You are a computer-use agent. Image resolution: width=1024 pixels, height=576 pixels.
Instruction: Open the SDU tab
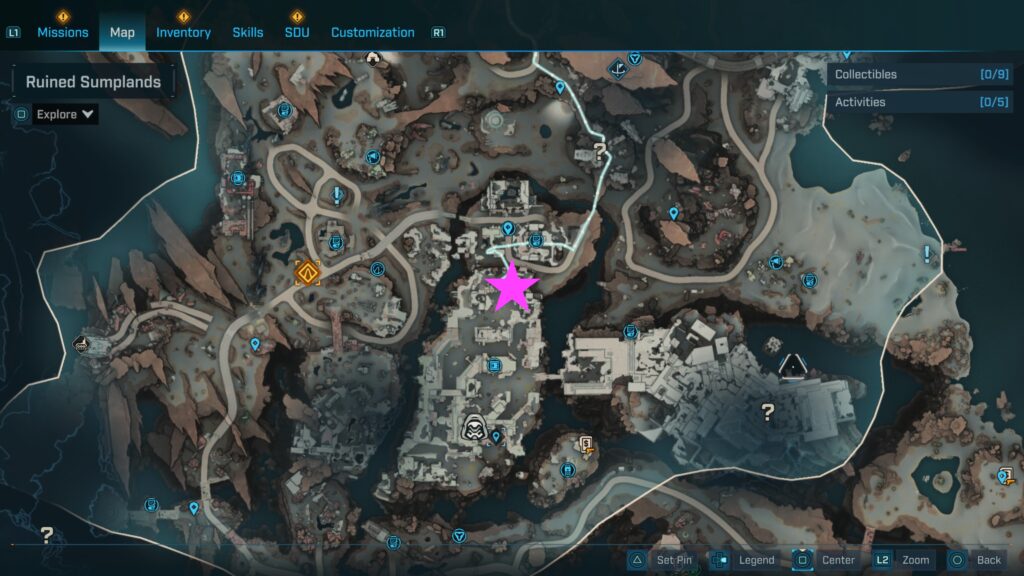pos(296,32)
